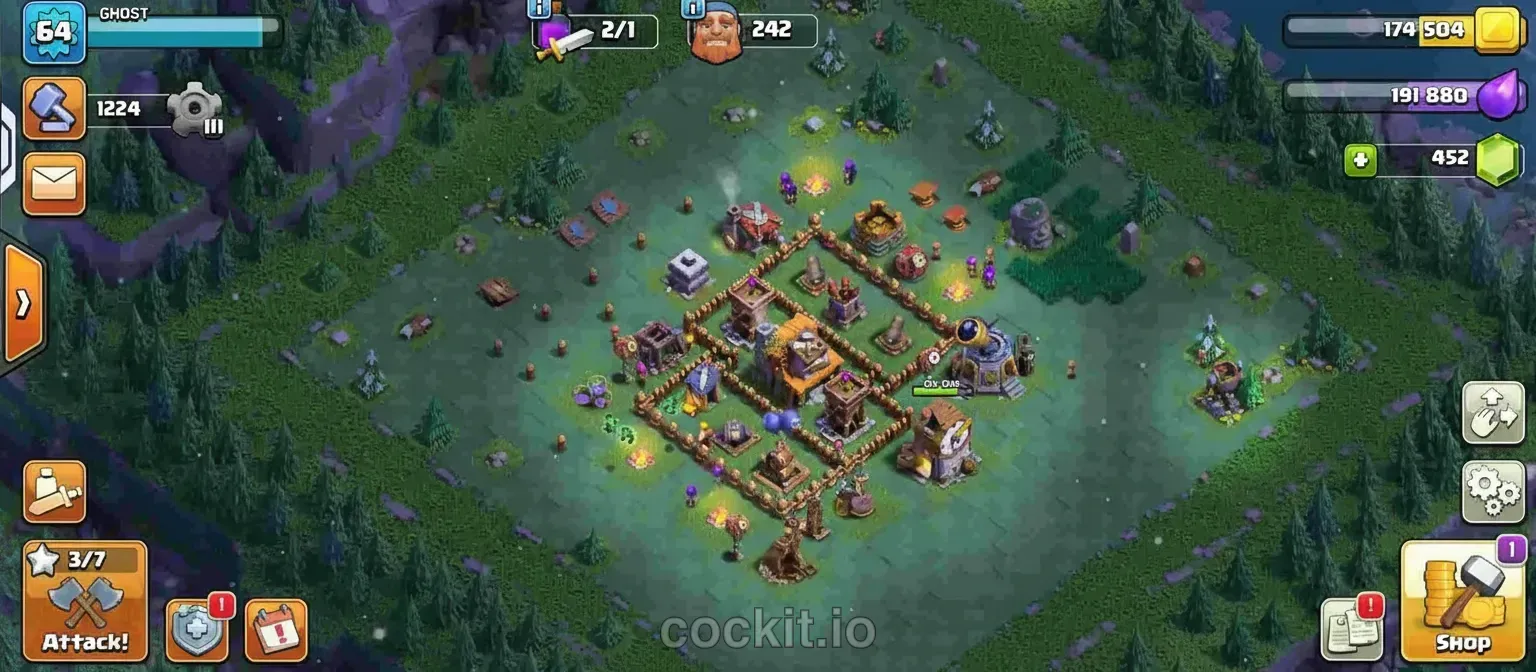Image resolution: width=1536 pixels, height=672 pixels.
Task: Expand the orange arrow side panel
Action: point(23,304)
